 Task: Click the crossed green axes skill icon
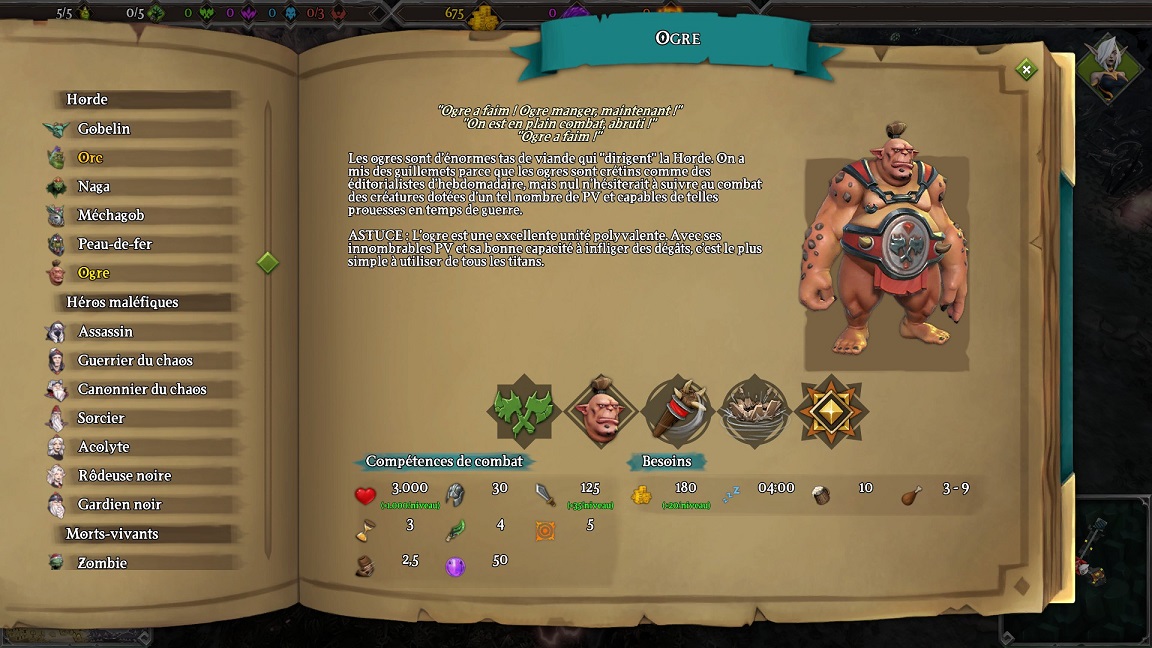pyautogui.click(x=522, y=411)
